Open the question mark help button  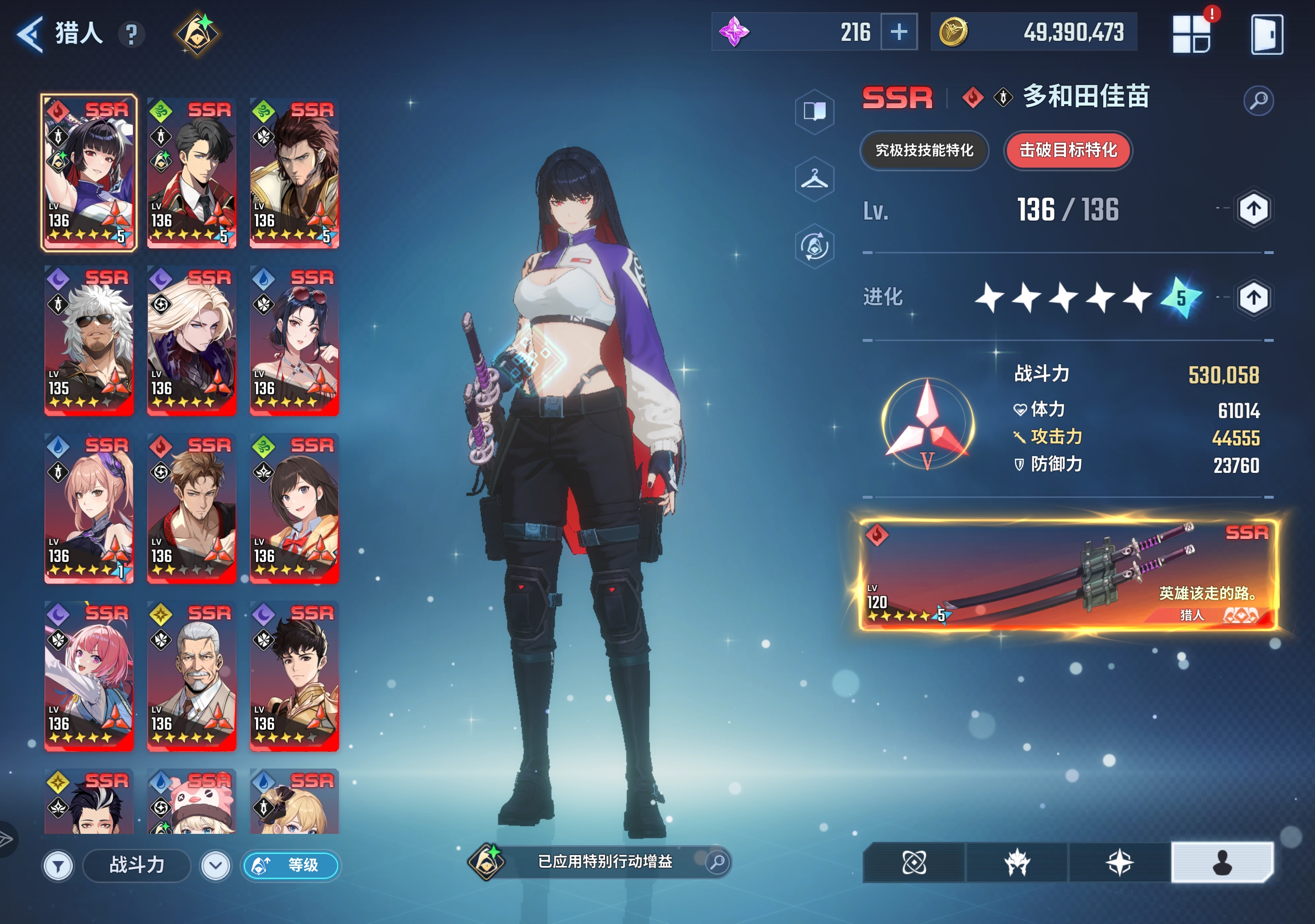coord(131,34)
